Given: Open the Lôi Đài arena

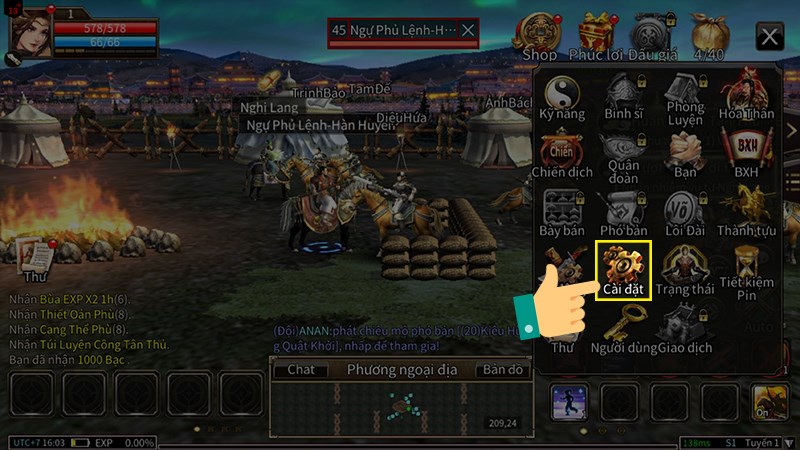Looking at the screenshot, I should 685,210.
